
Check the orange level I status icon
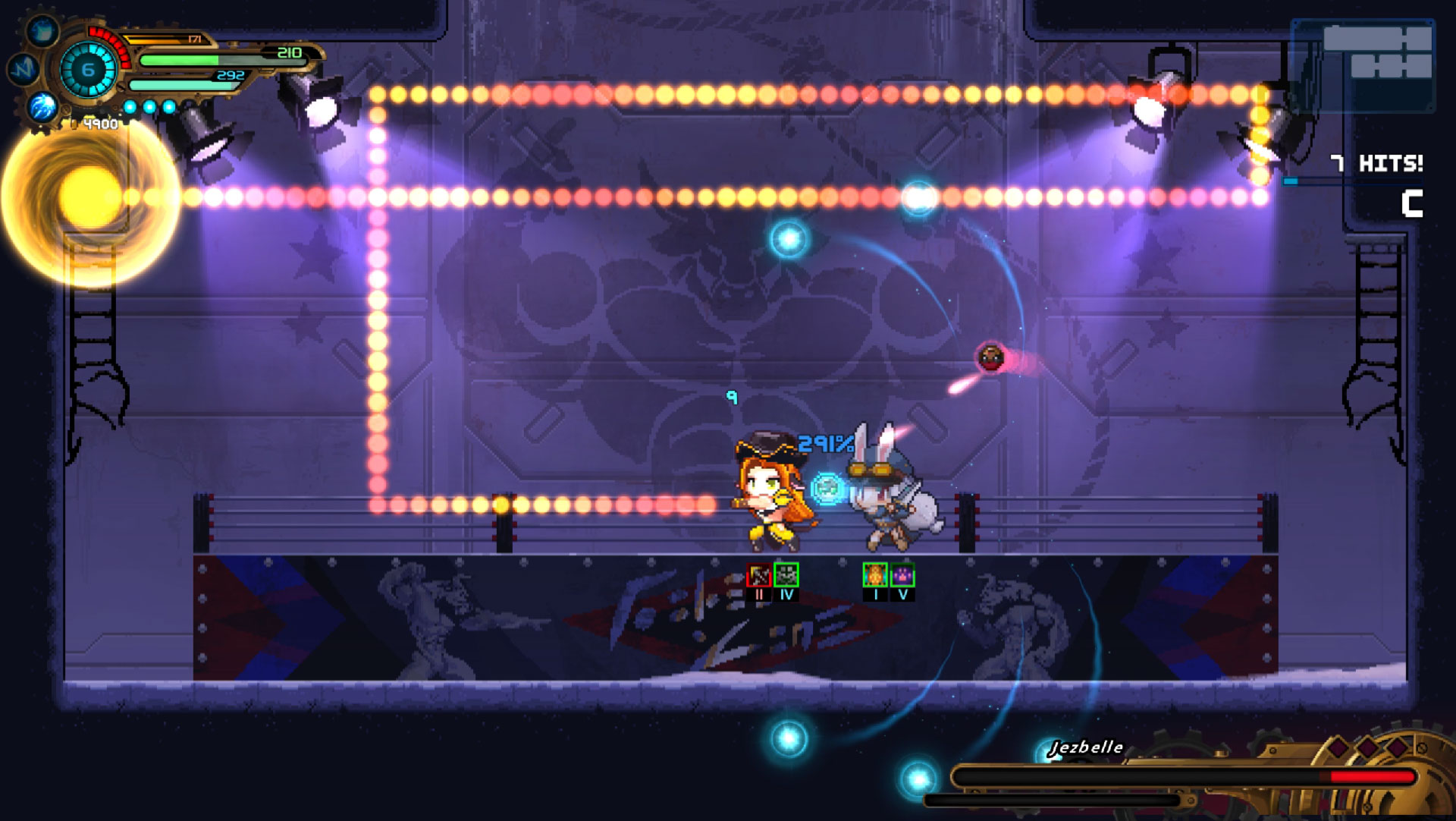click(x=875, y=575)
